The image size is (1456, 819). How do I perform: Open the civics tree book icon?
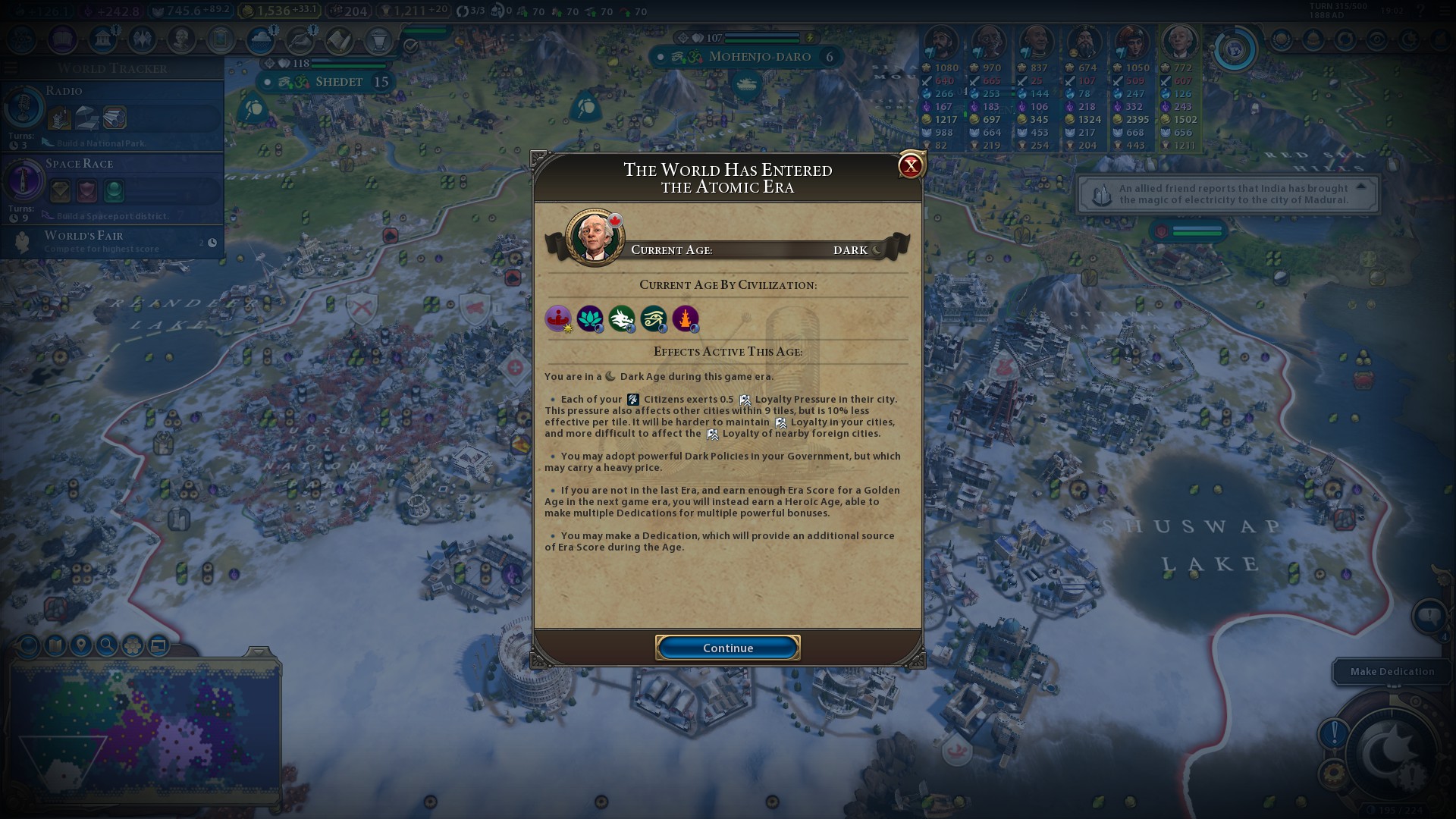[x=62, y=39]
